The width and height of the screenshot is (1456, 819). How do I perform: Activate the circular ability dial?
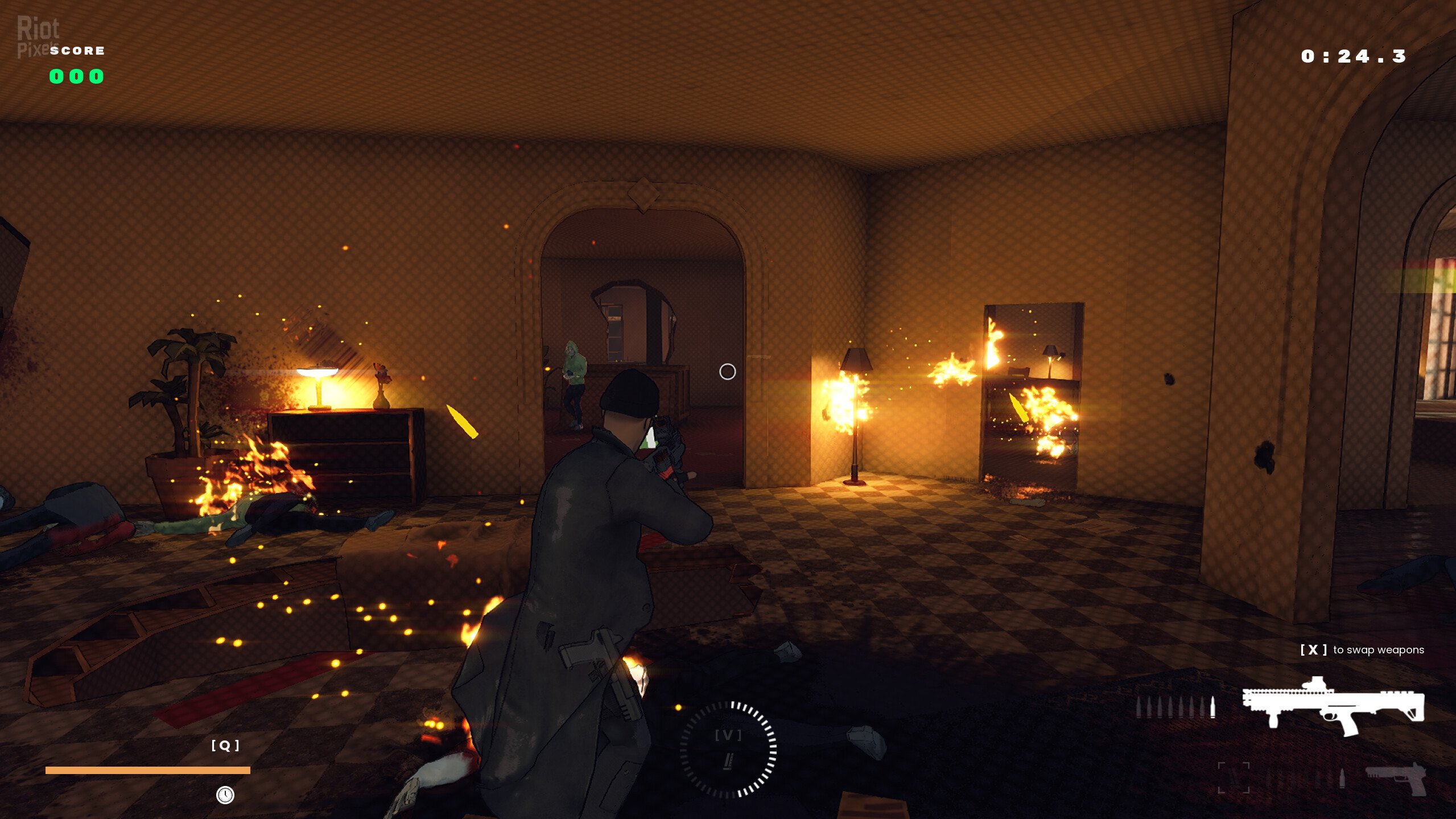[x=728, y=748]
